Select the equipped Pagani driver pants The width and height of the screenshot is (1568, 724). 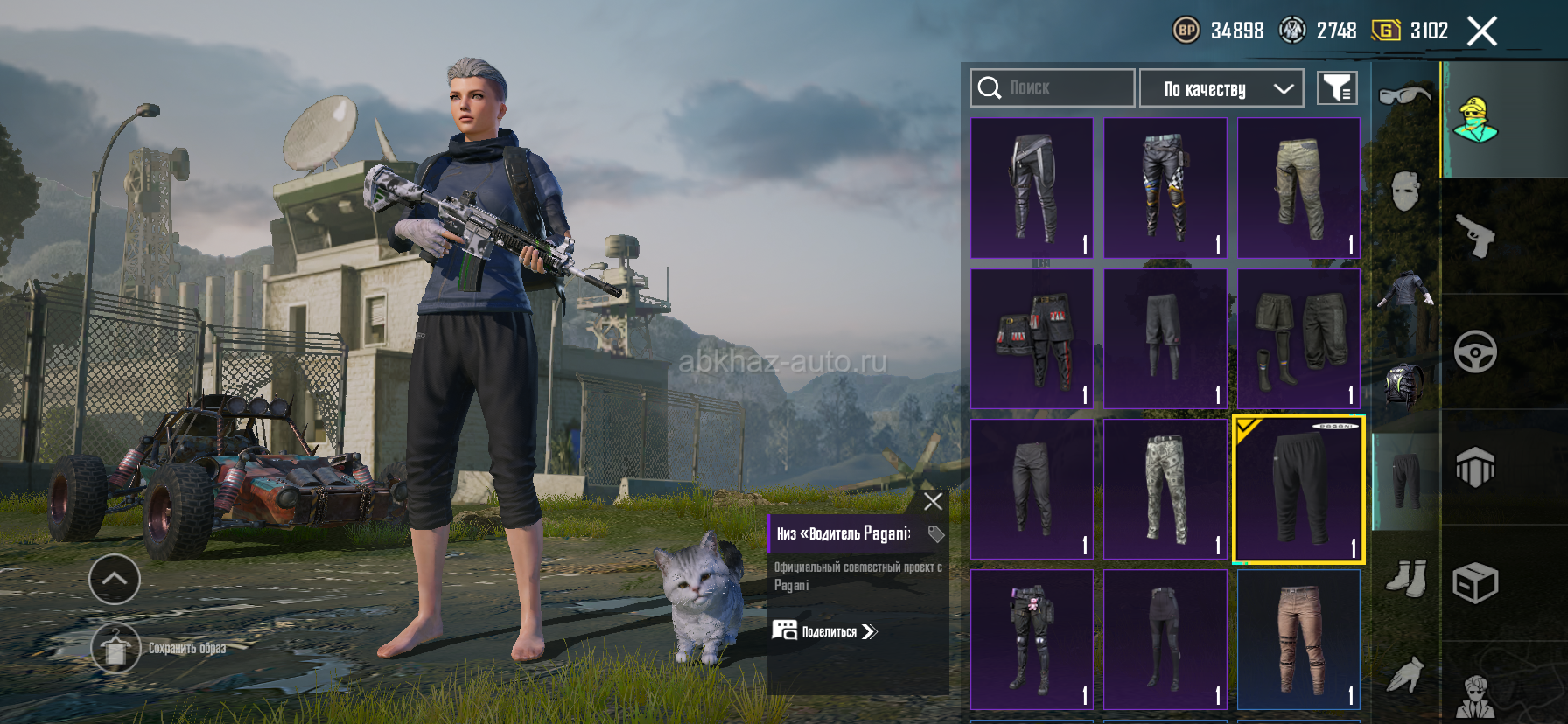tap(1298, 489)
